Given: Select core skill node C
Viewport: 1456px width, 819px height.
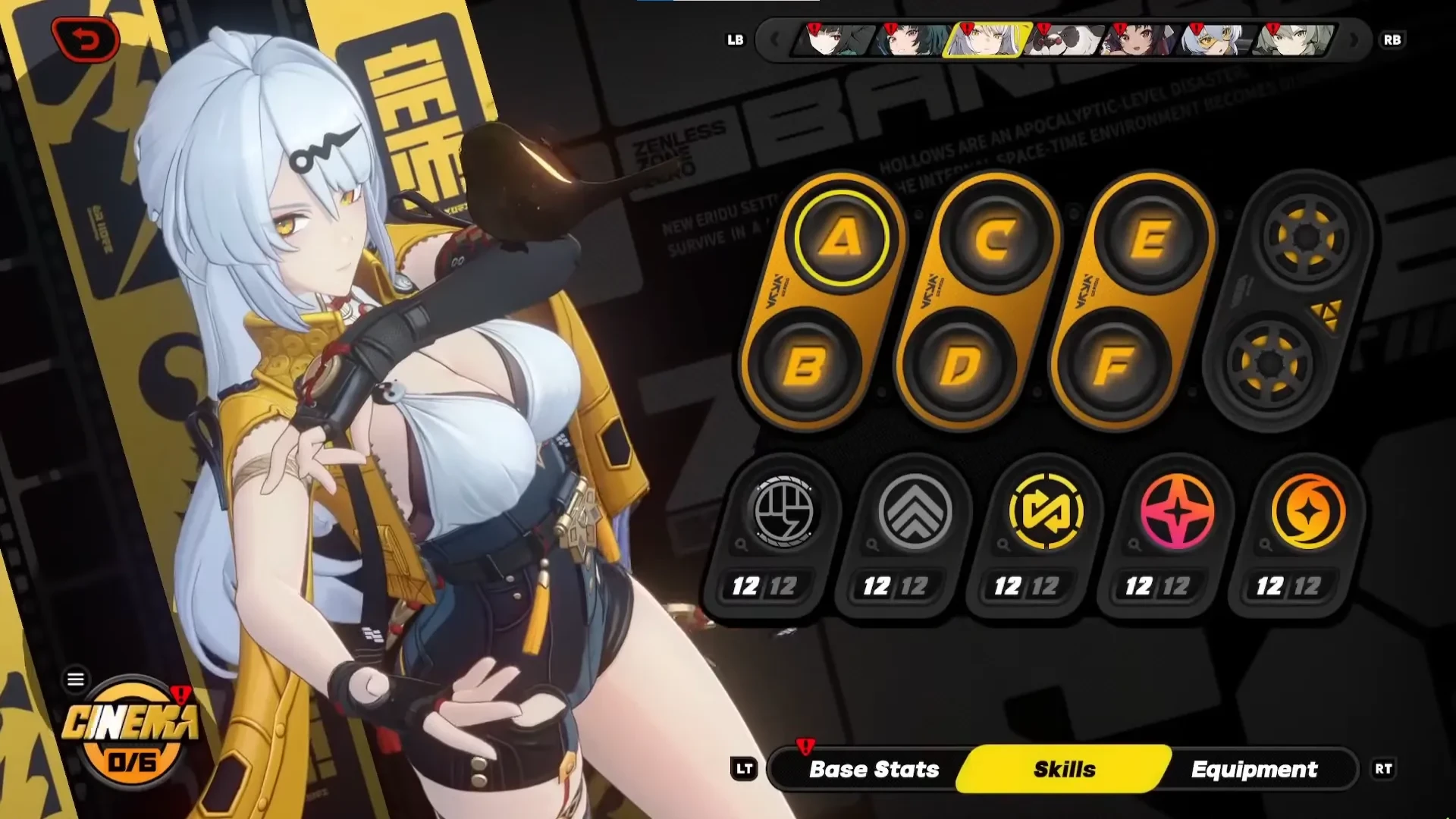Looking at the screenshot, I should pyautogui.click(x=995, y=240).
